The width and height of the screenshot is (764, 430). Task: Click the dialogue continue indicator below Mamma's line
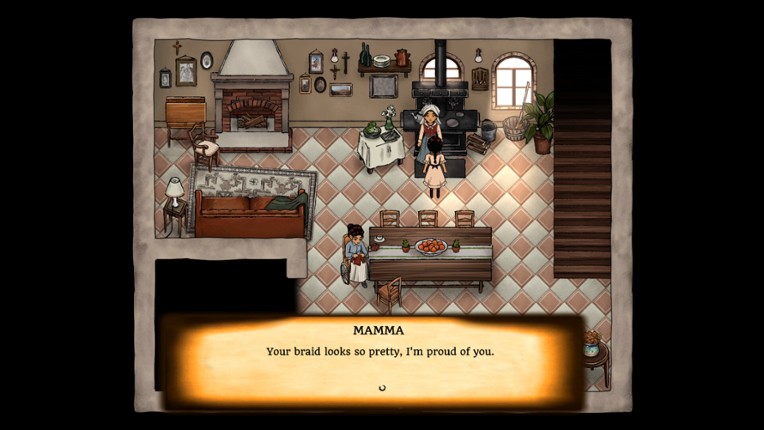(381, 387)
